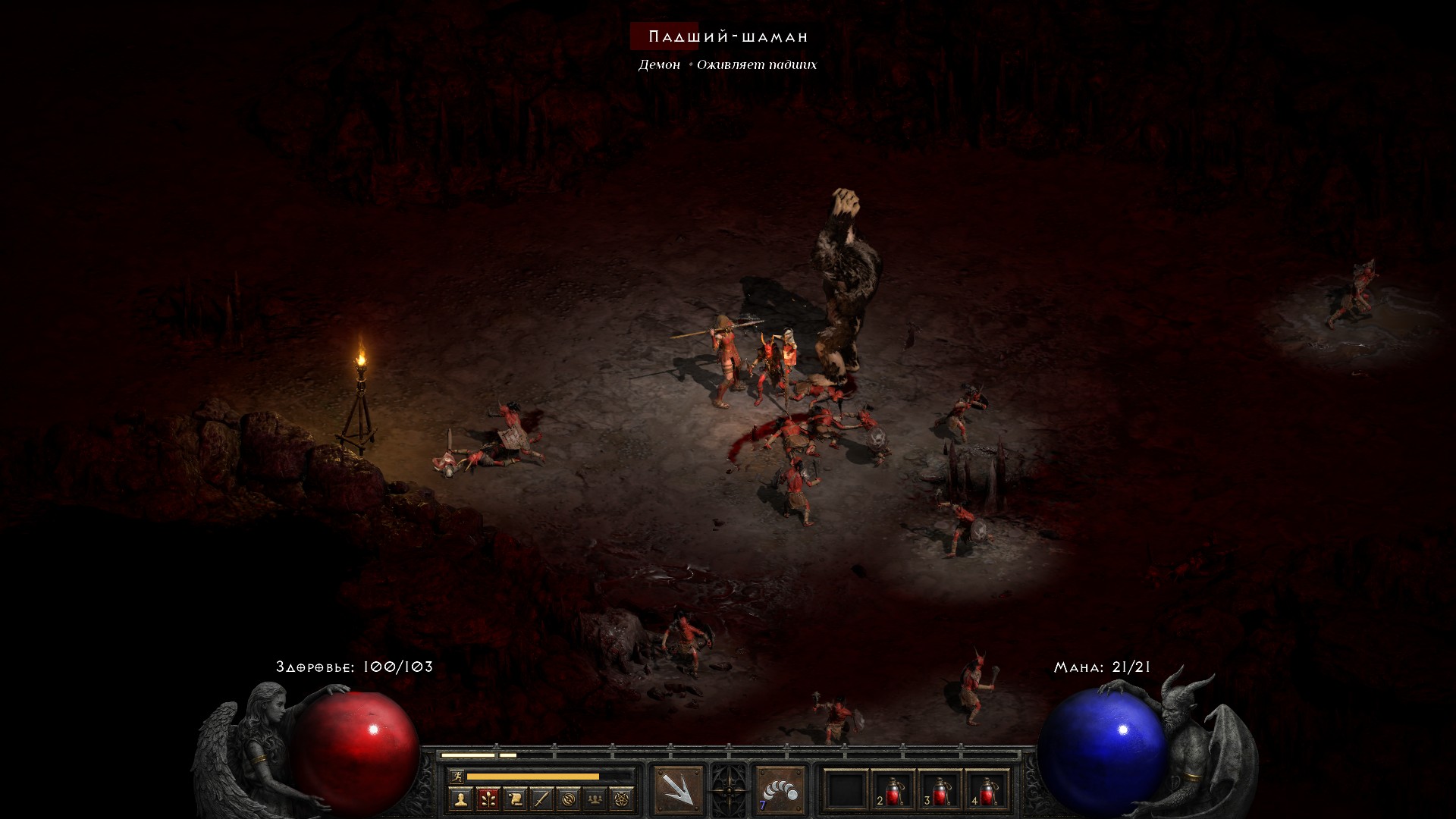Use the healing potion in belt slot 2
Image resolution: width=1456 pixels, height=819 pixels.
tap(893, 790)
